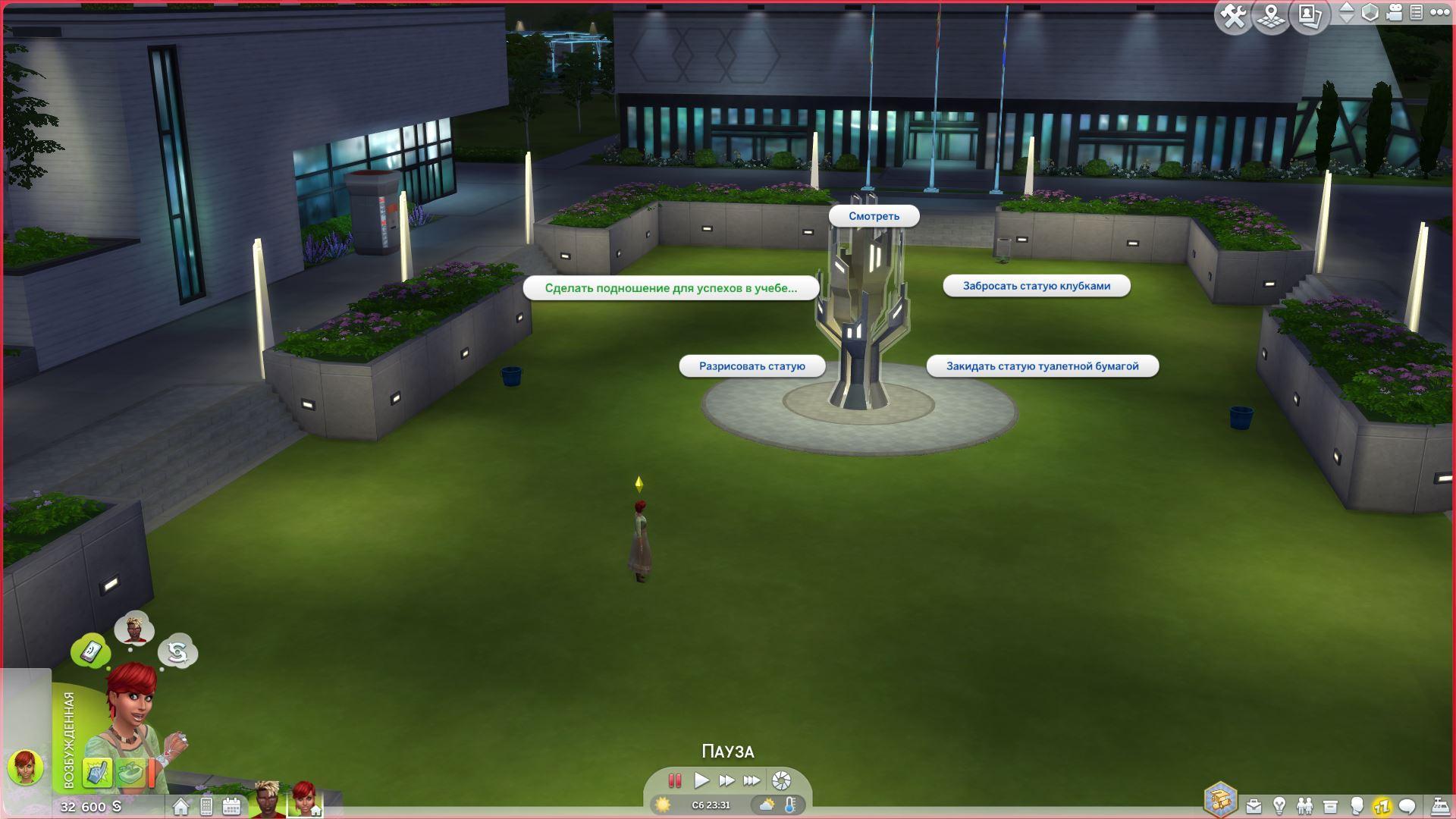Select 'Разрисовать статую' interaction

pyautogui.click(x=752, y=366)
